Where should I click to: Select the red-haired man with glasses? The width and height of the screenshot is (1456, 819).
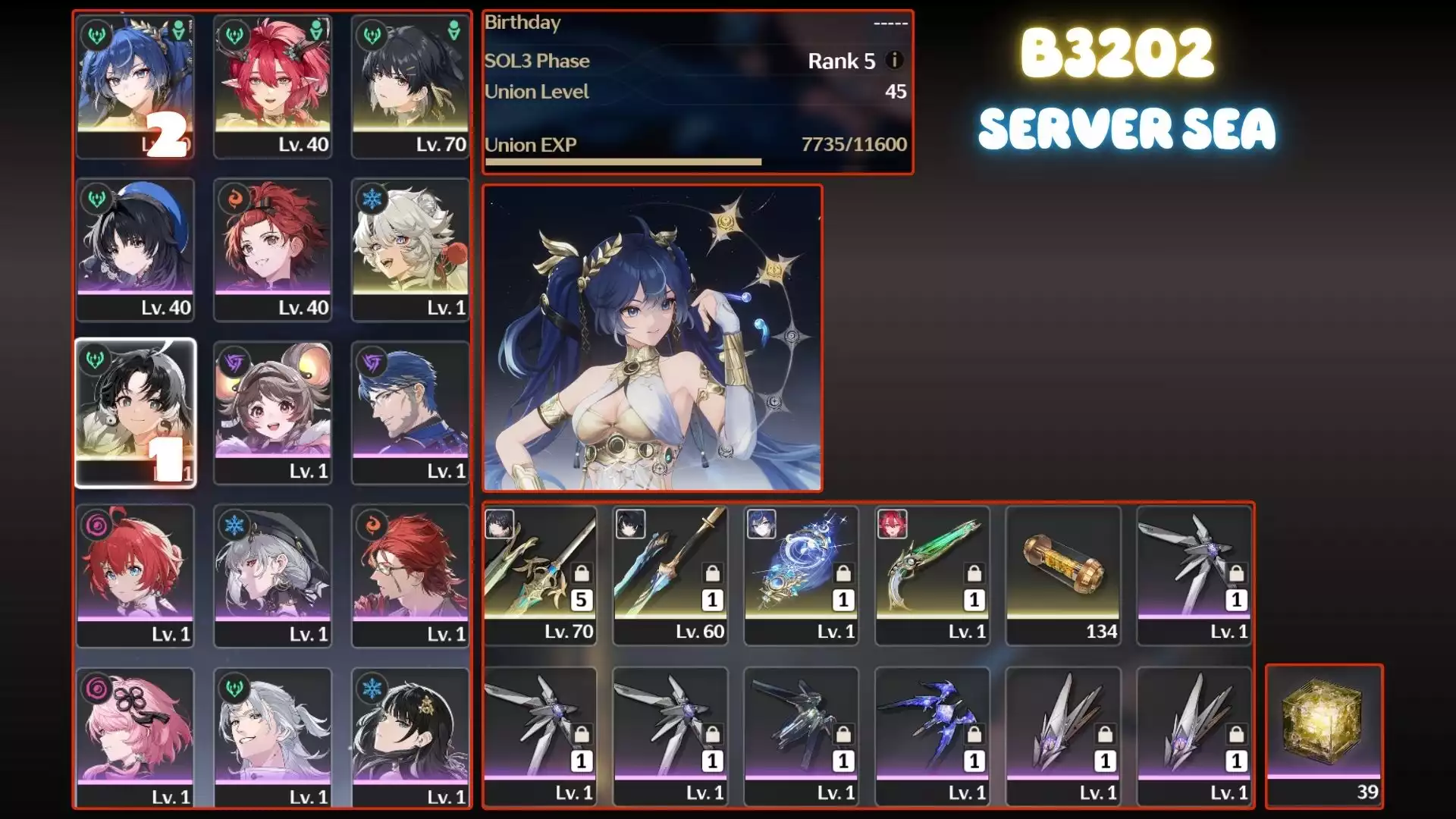(410, 575)
